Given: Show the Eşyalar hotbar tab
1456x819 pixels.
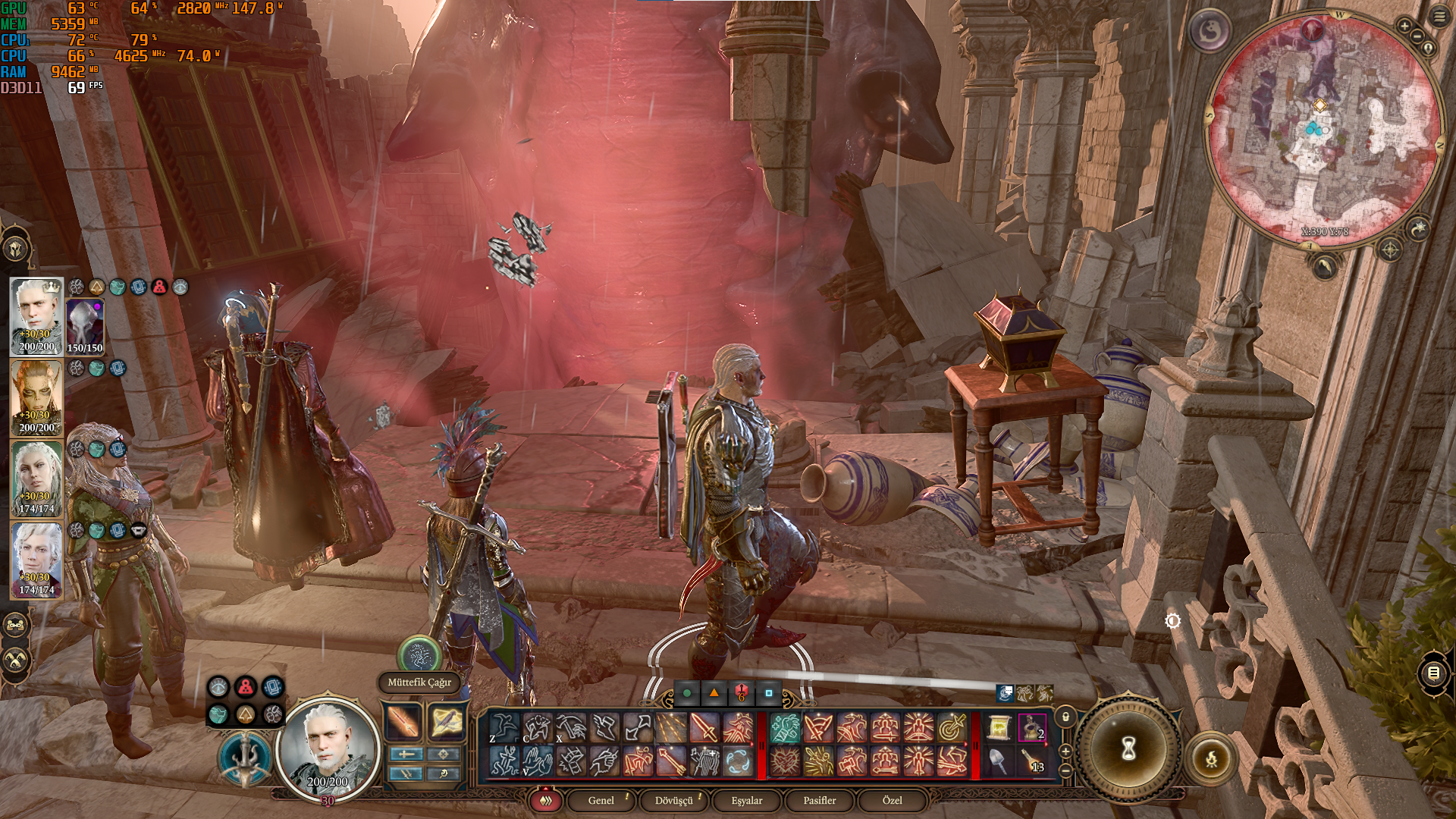Looking at the screenshot, I should (x=747, y=800).
